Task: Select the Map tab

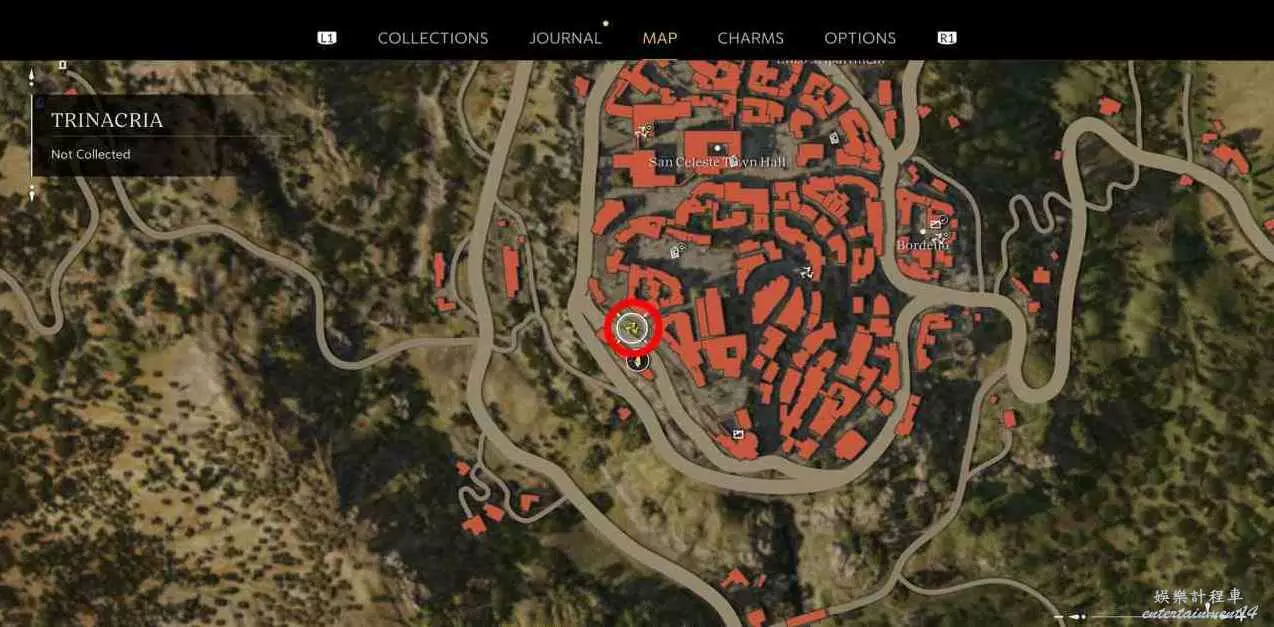Action: coord(659,38)
